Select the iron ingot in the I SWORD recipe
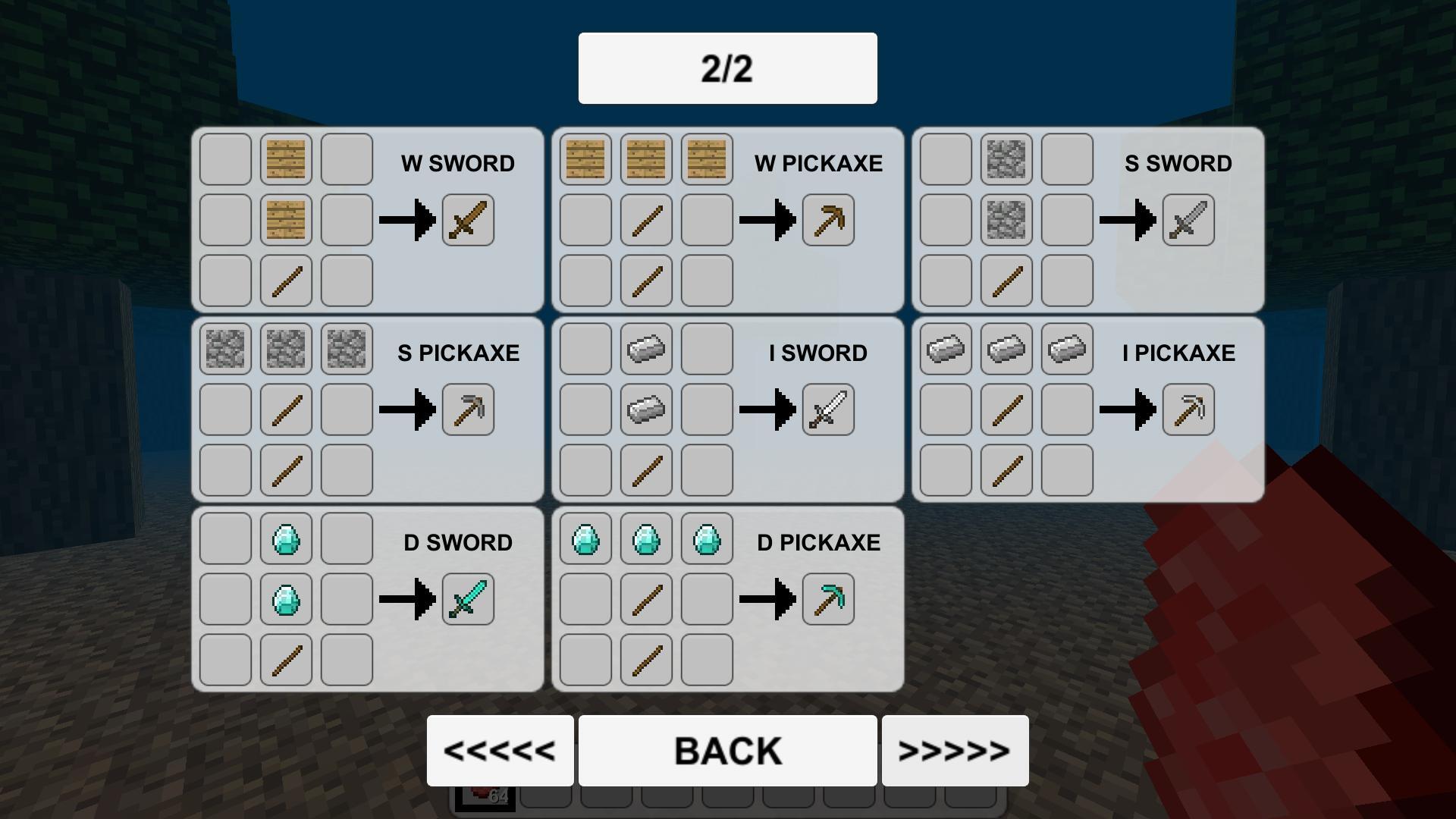 (x=645, y=409)
